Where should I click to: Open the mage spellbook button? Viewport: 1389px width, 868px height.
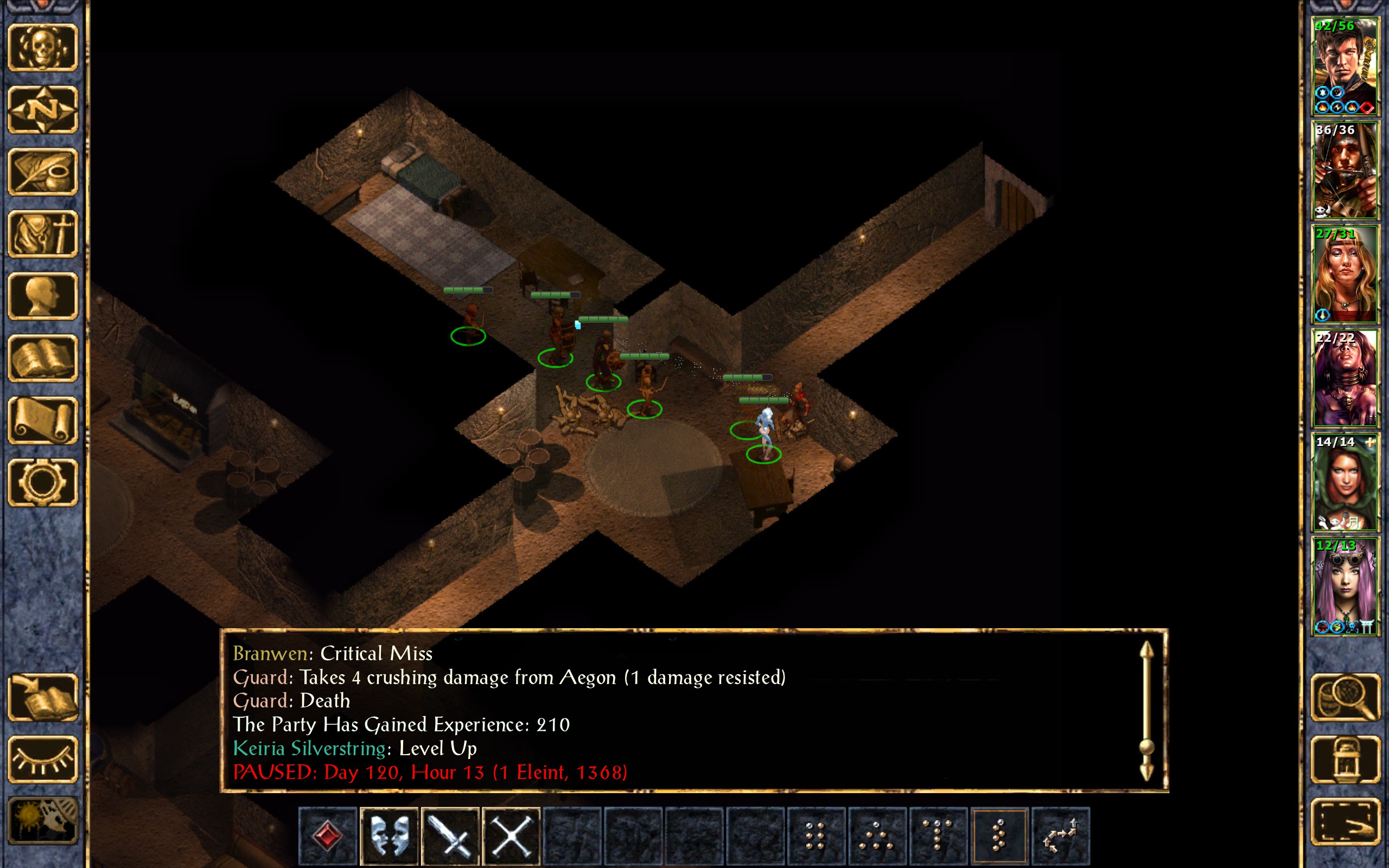43,358
